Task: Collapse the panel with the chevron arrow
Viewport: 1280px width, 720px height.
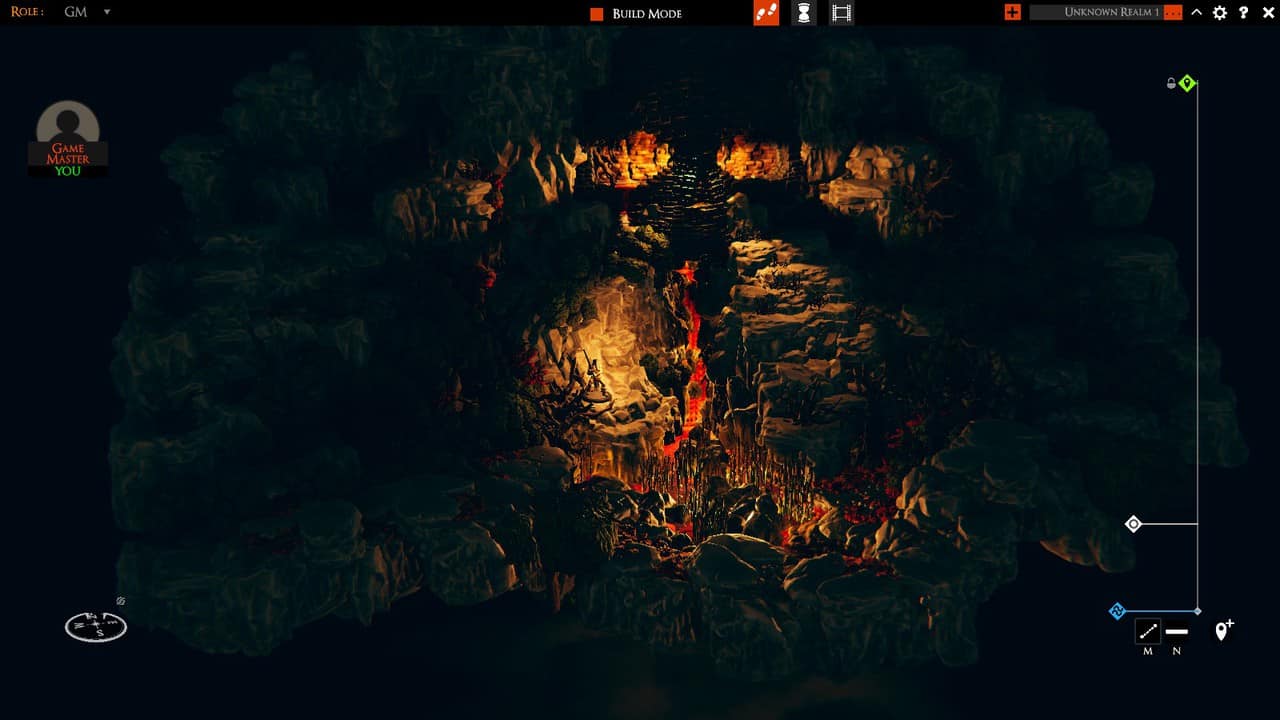Action: [x=1196, y=13]
